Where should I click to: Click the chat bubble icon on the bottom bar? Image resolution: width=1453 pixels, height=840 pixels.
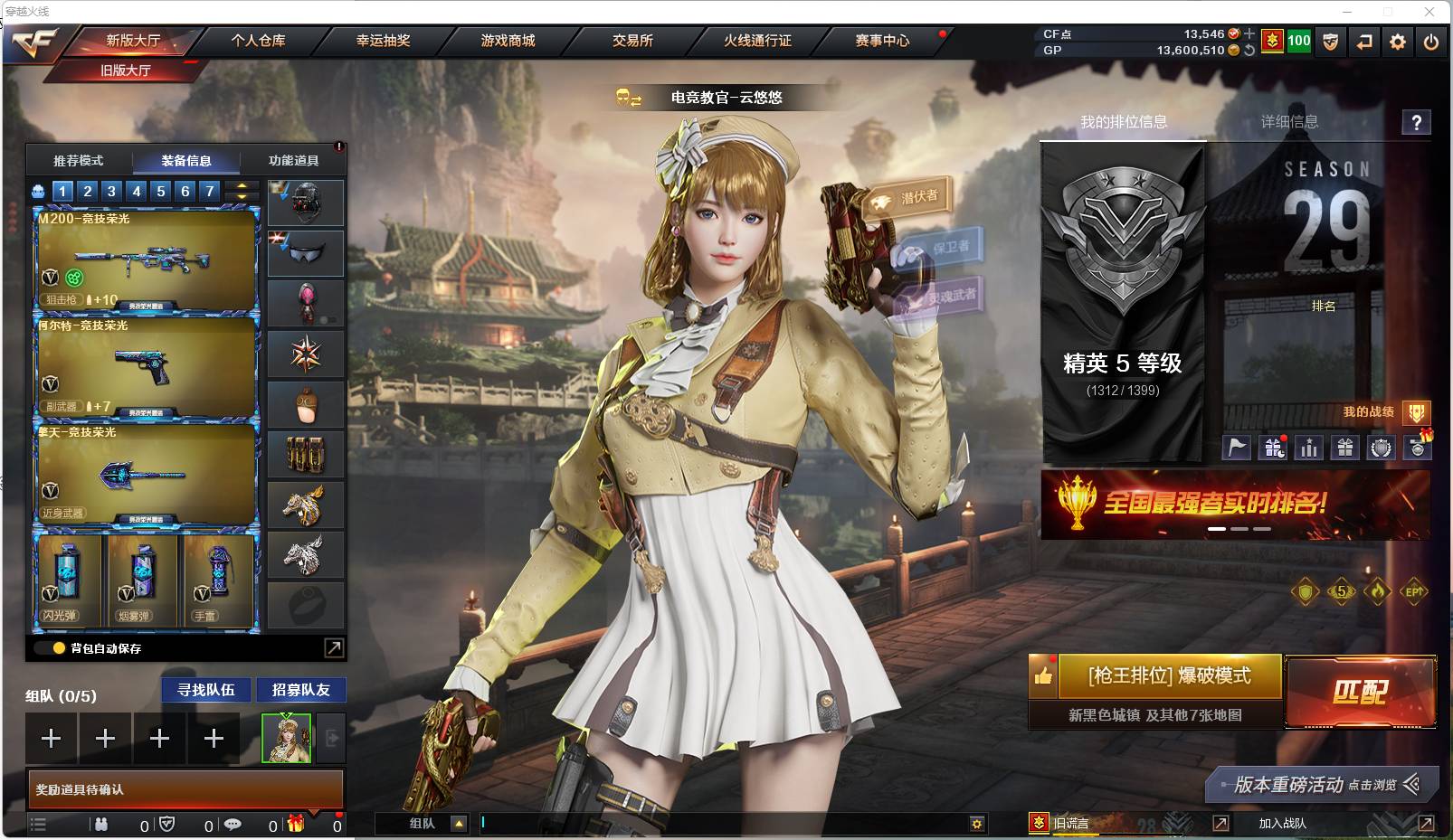click(x=234, y=825)
